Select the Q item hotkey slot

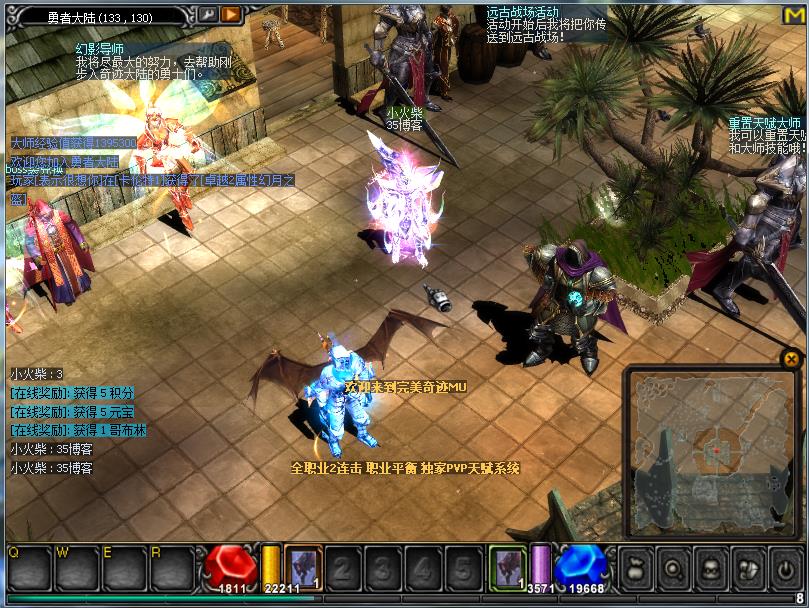point(26,569)
